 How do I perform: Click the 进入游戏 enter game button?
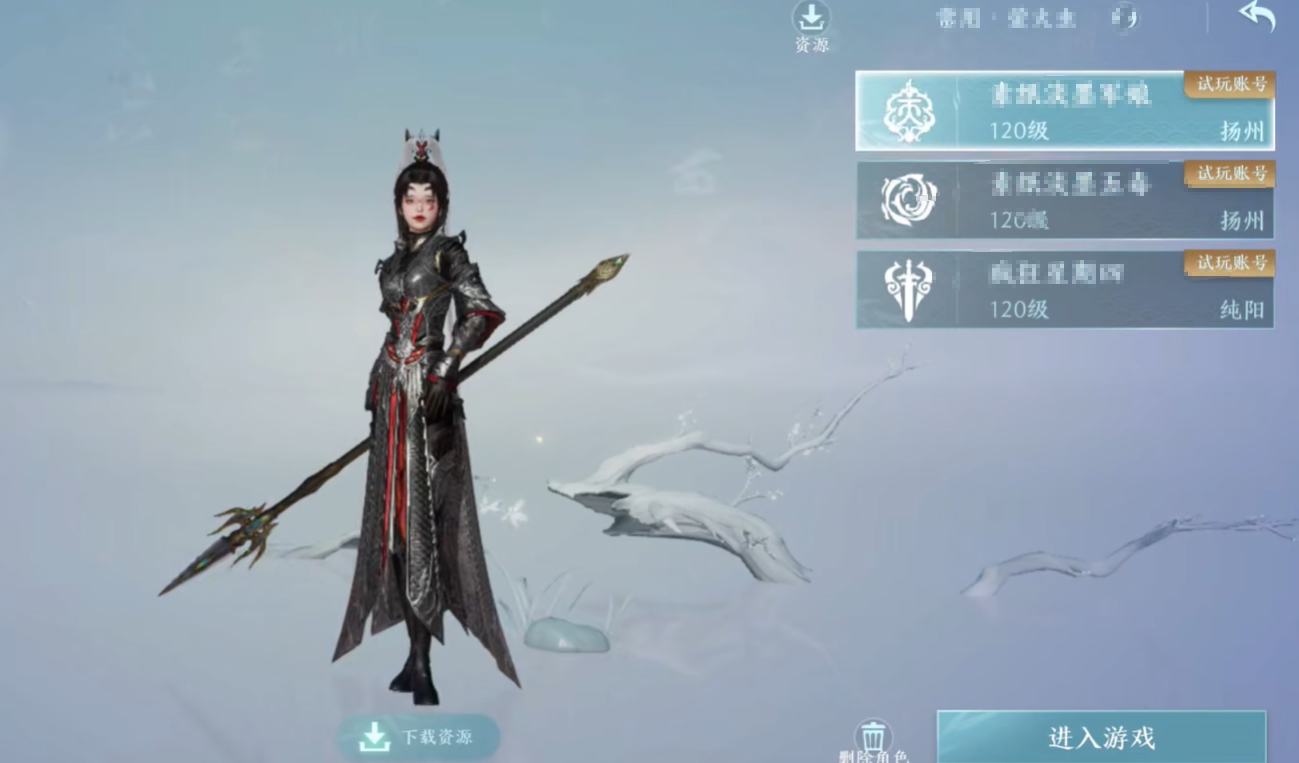pyautogui.click(x=1101, y=737)
